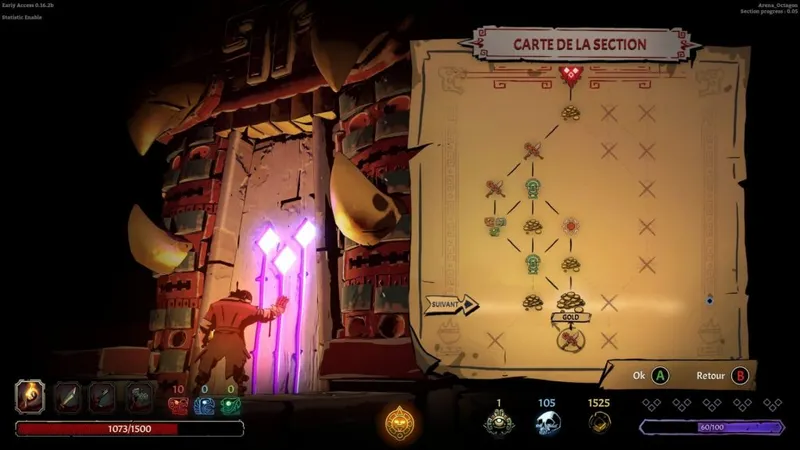Image resolution: width=800 pixels, height=450 pixels.
Task: Choose the red boss node at the map top
Action: point(570,74)
